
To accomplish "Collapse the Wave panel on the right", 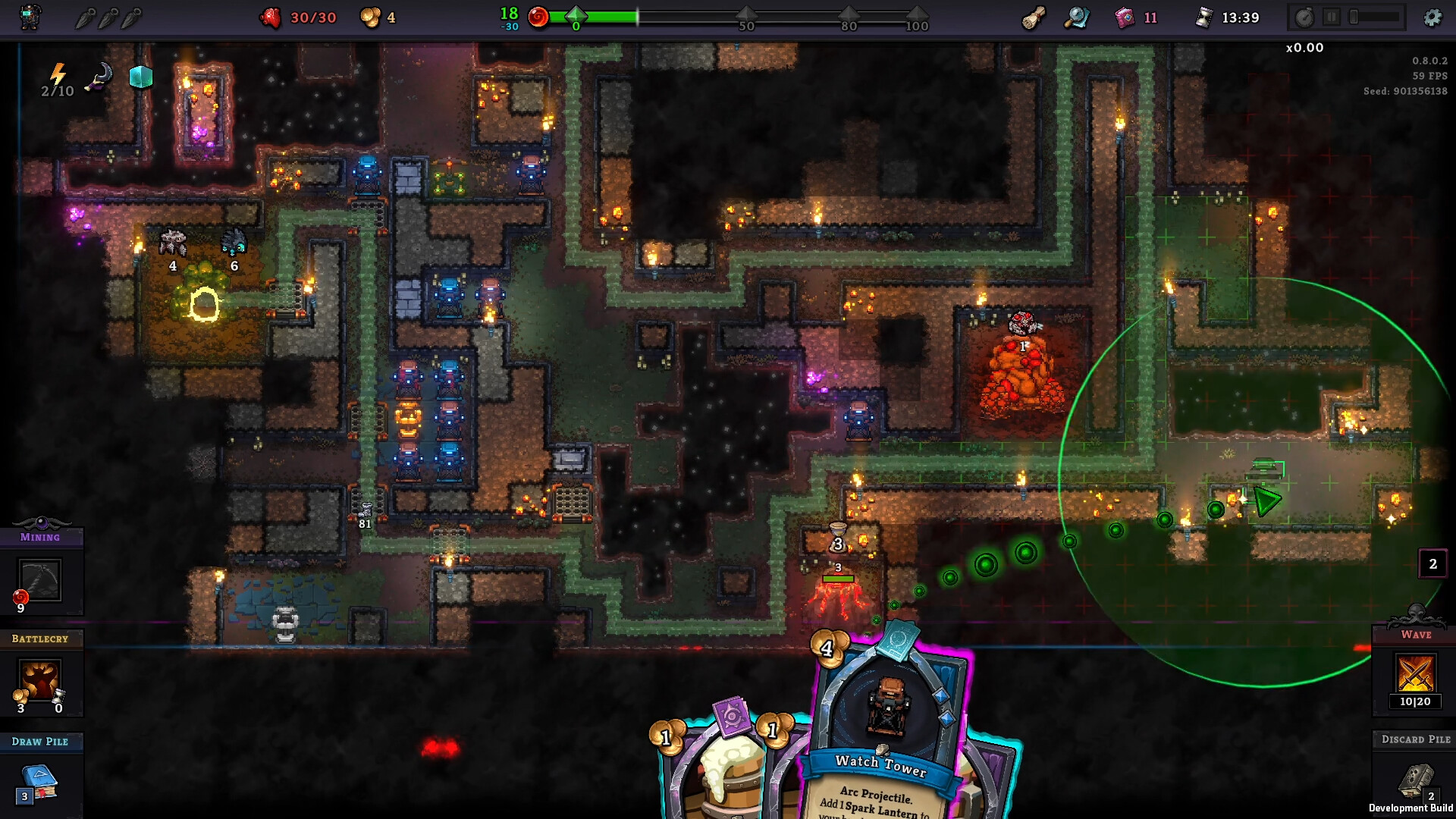I will click(x=1415, y=635).
